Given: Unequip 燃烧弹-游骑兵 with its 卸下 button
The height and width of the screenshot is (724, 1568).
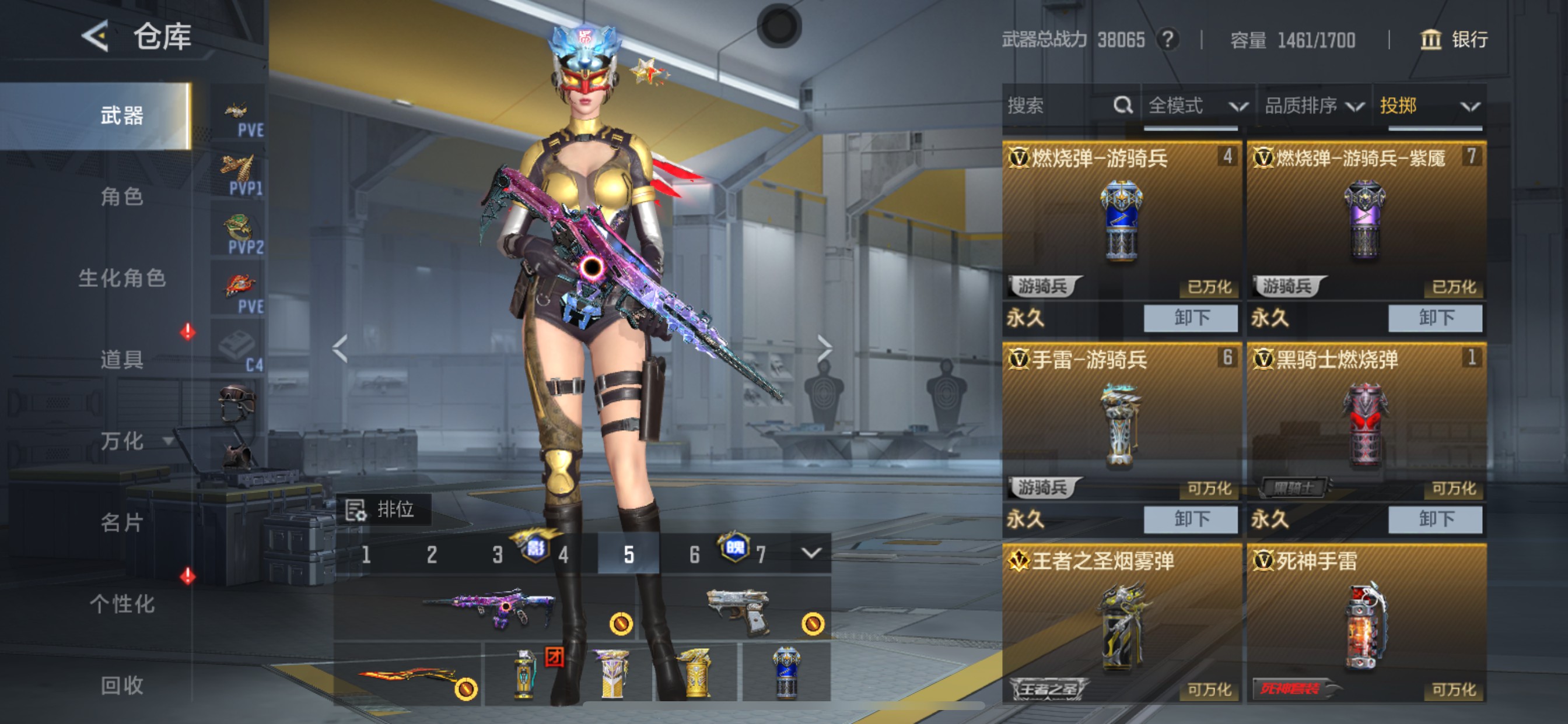Looking at the screenshot, I should point(1190,318).
